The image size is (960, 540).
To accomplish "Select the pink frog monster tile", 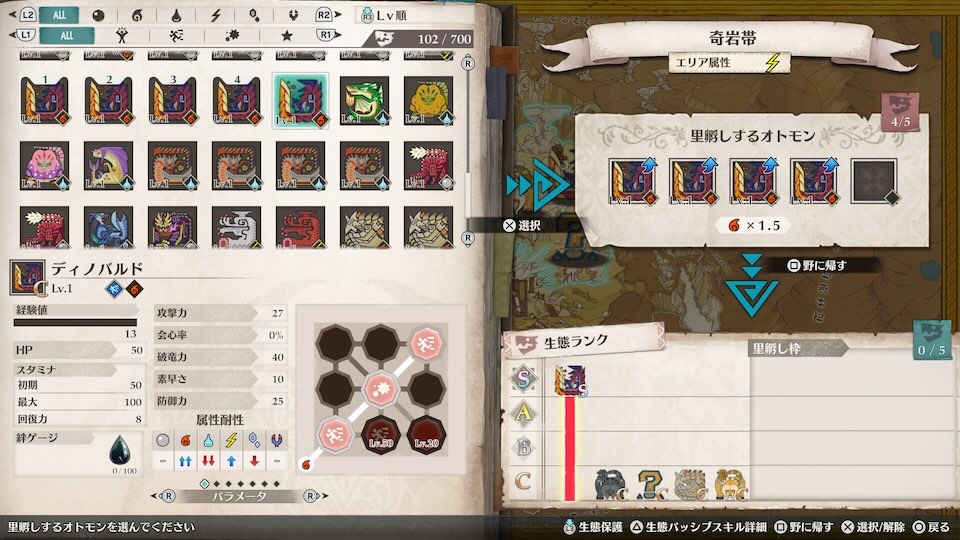I will [44, 163].
